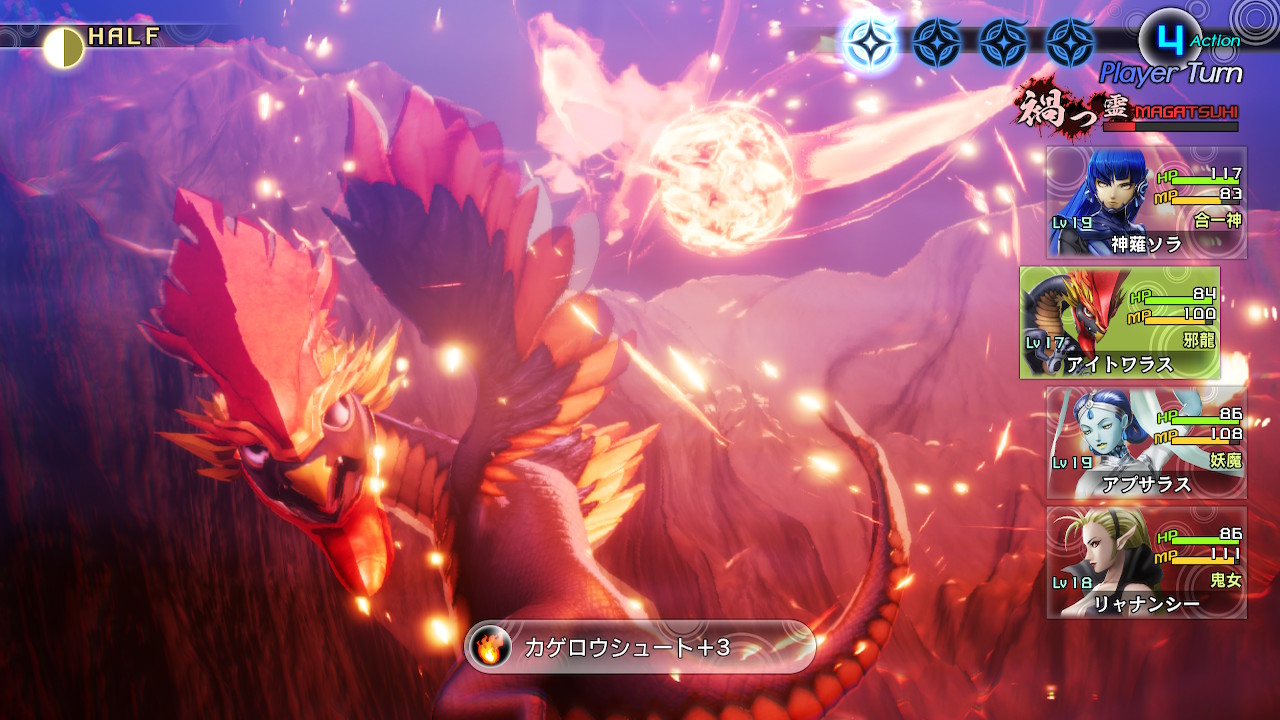Choose the アイトワラス party panel
Viewport: 1280px width, 720px height.
point(1120,322)
